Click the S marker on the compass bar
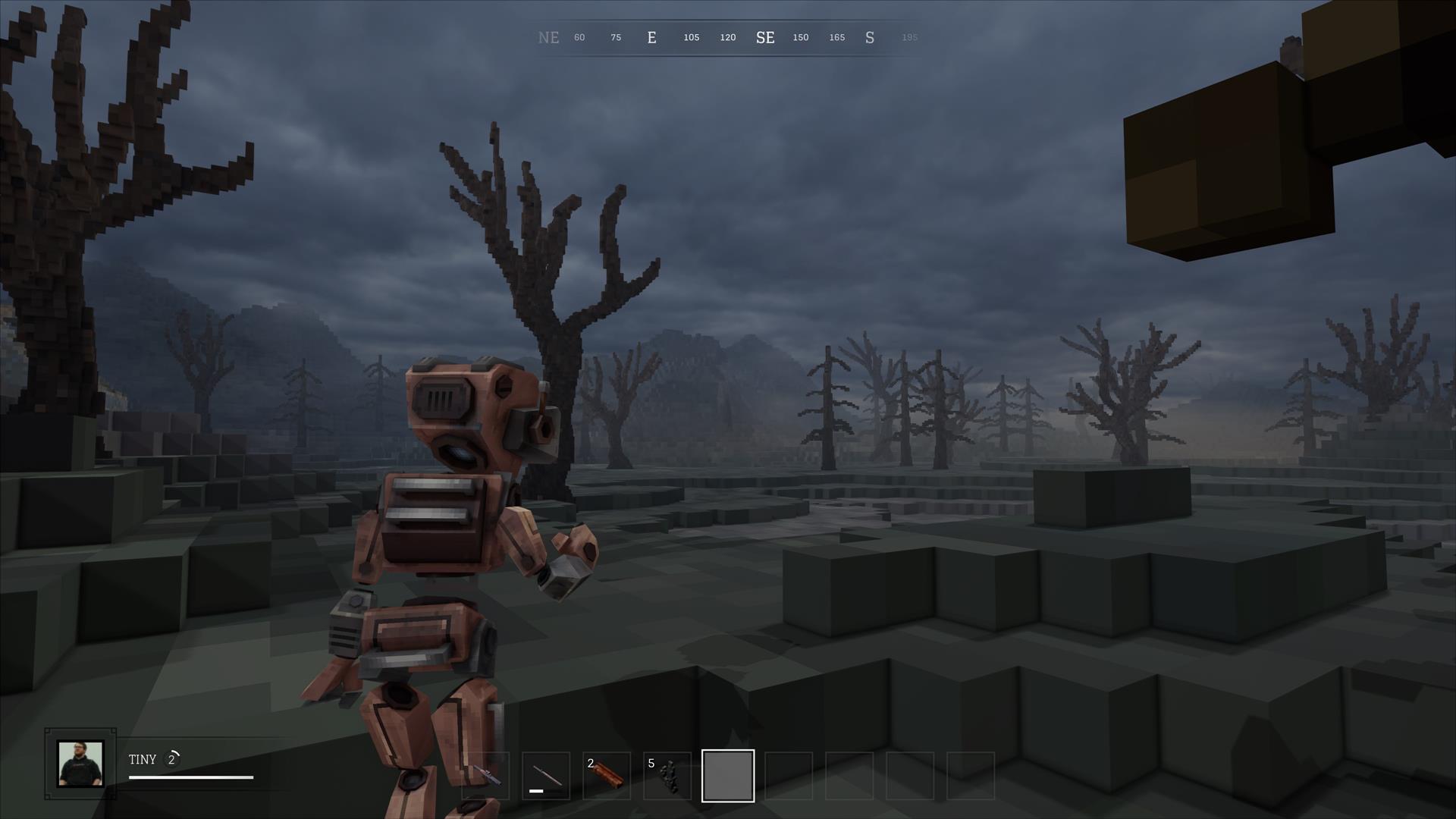This screenshot has height=819, width=1456. [870, 37]
